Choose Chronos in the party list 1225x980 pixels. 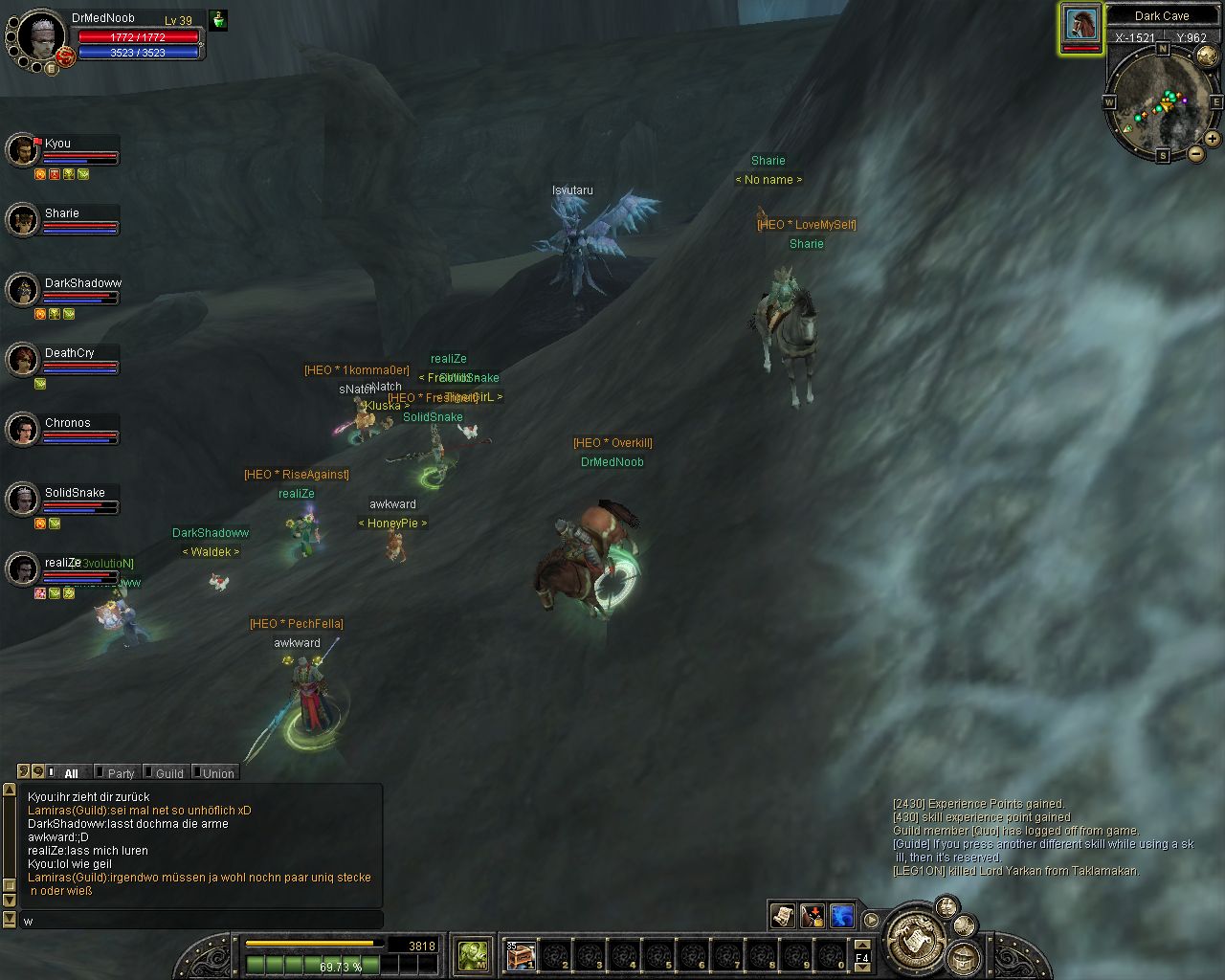[x=22, y=430]
